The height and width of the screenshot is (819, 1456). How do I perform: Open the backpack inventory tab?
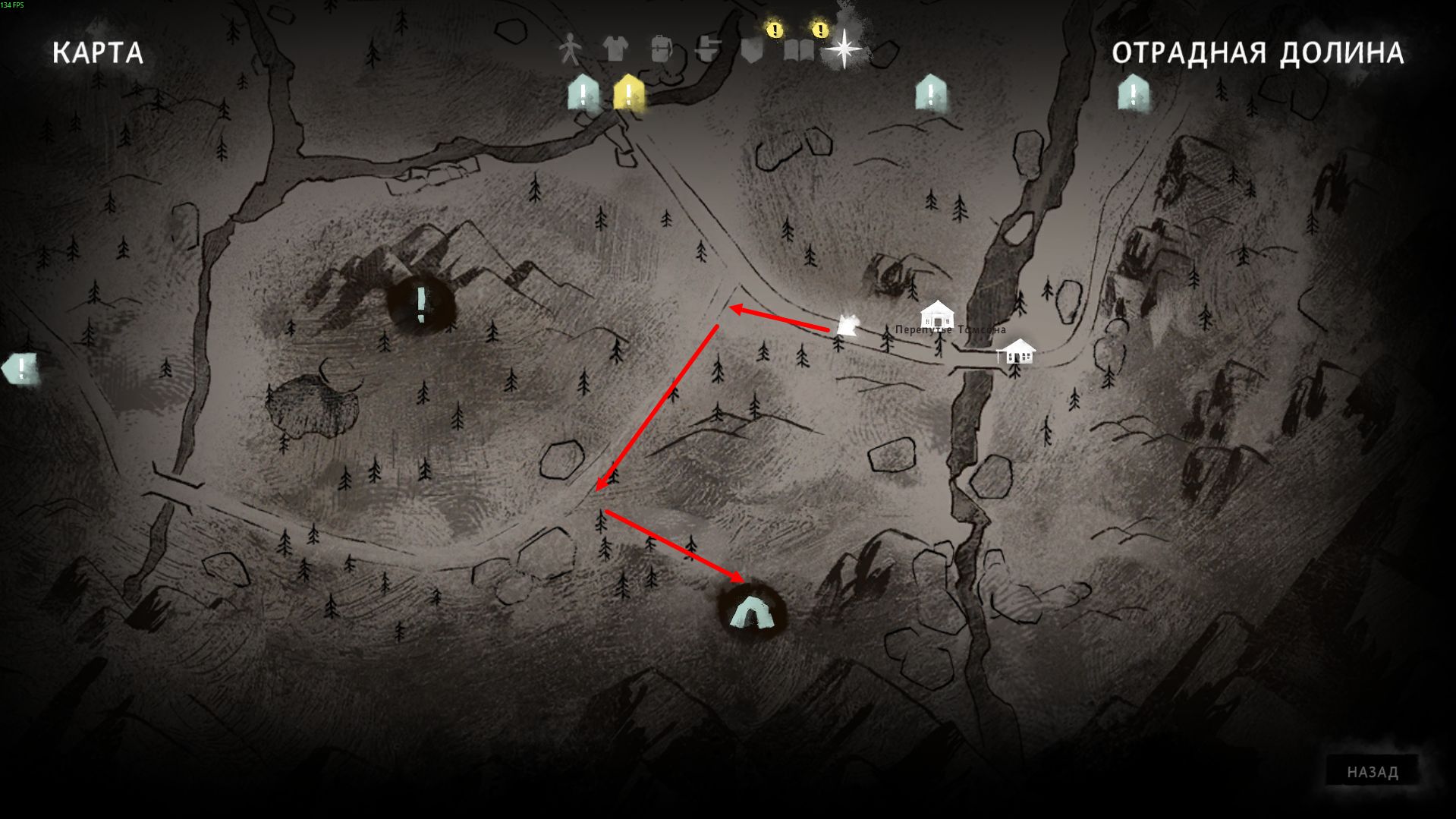pyautogui.click(x=661, y=50)
